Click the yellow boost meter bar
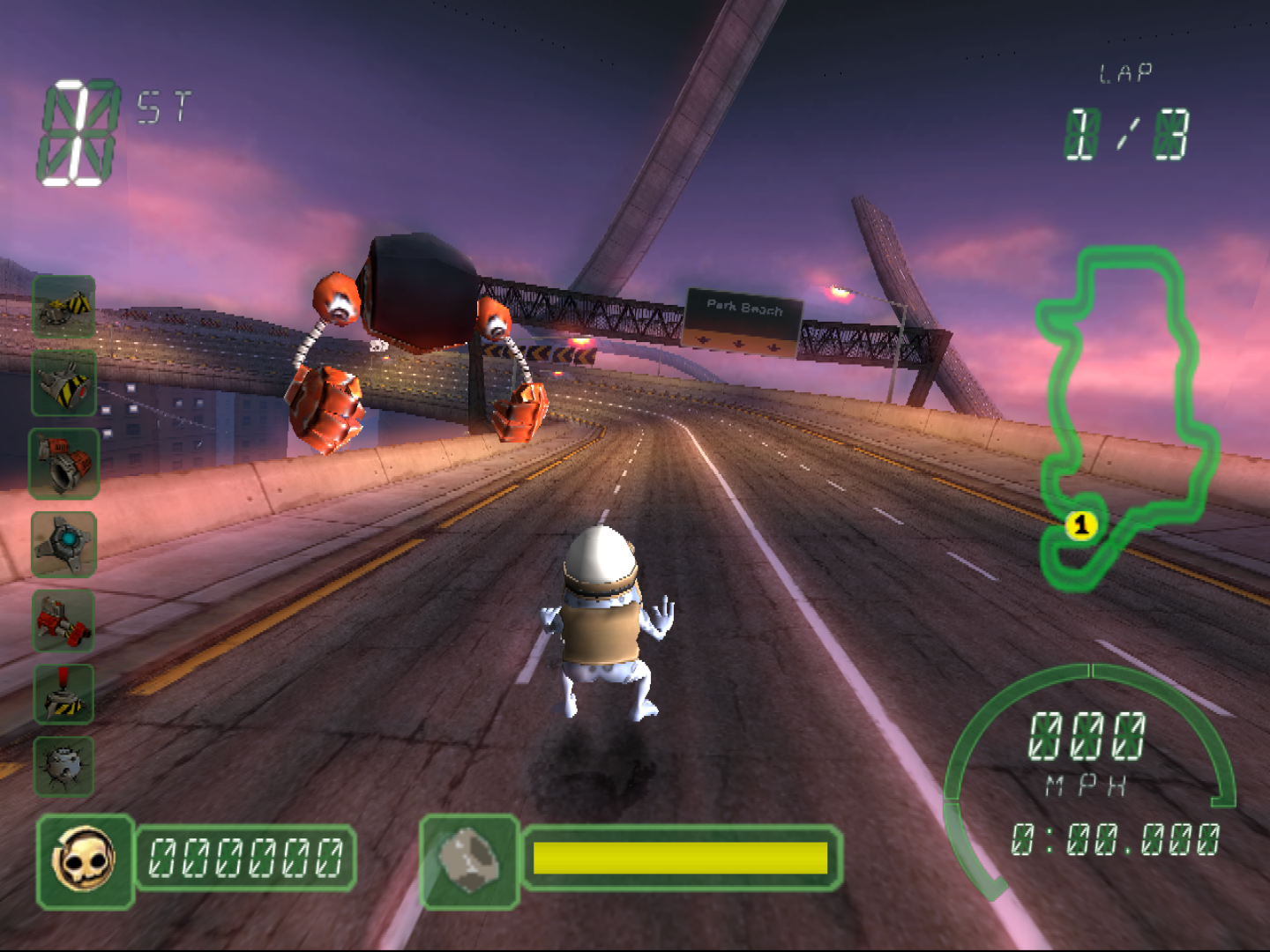Viewport: 1270px width, 952px height. 679,856
